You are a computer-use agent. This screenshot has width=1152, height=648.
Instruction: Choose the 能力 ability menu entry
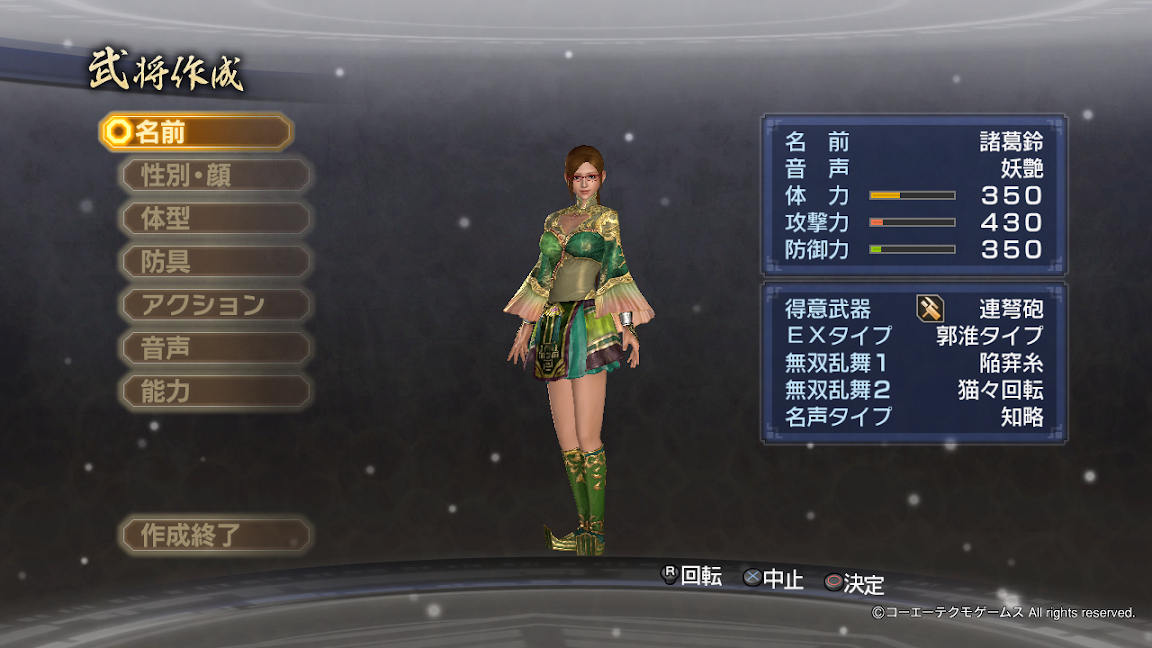[x=215, y=391]
